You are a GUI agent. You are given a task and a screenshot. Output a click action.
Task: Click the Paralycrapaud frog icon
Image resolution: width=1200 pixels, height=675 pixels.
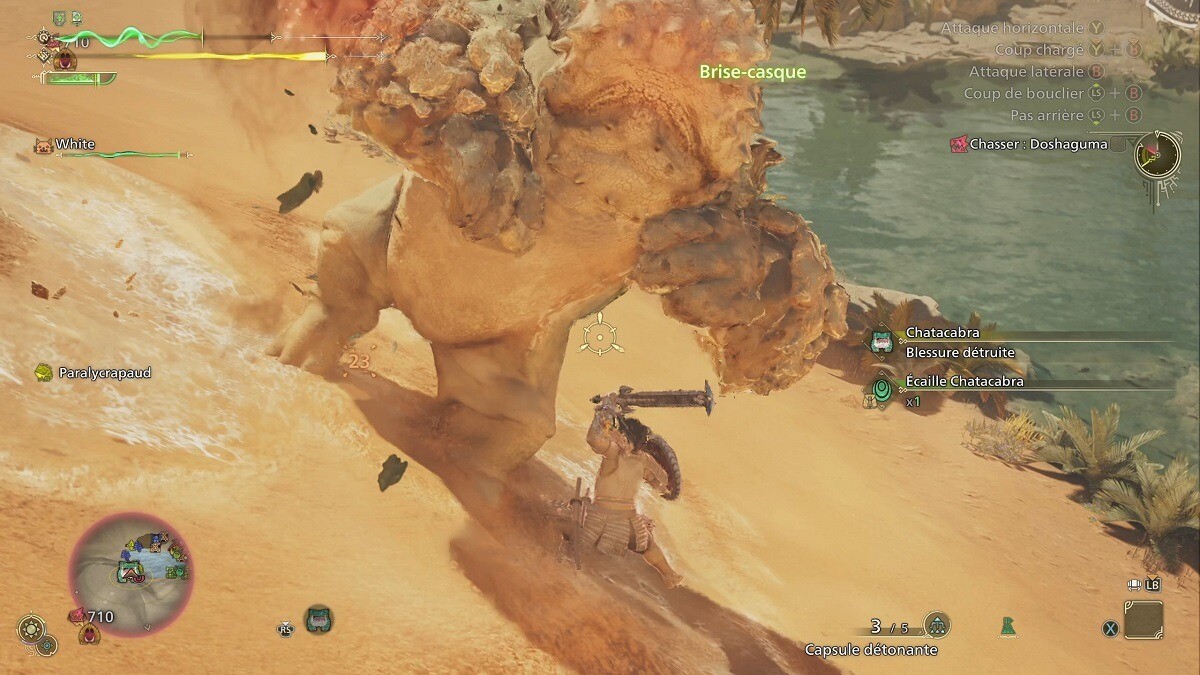[43, 372]
